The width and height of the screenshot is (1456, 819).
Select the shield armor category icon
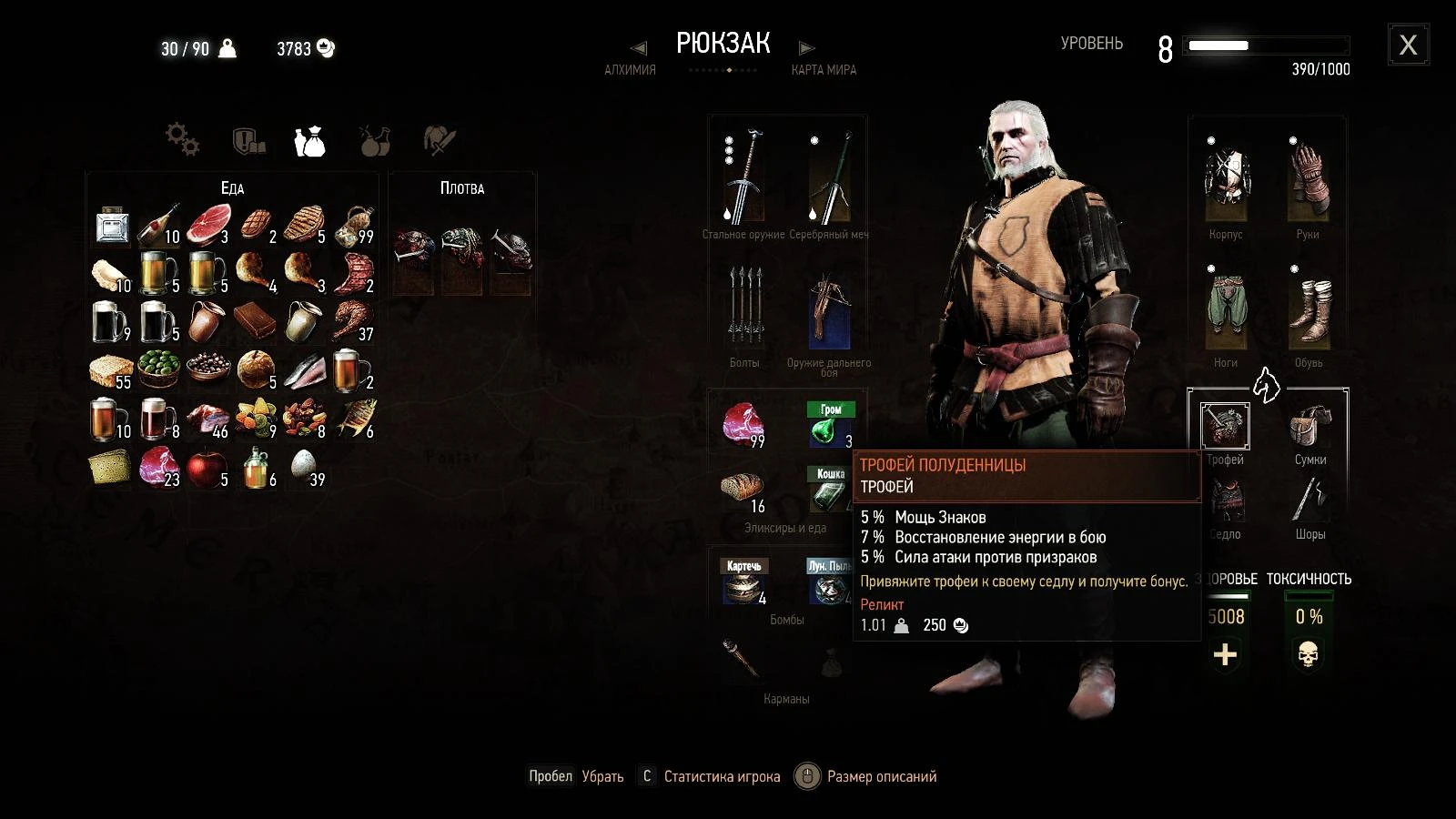pos(246,138)
